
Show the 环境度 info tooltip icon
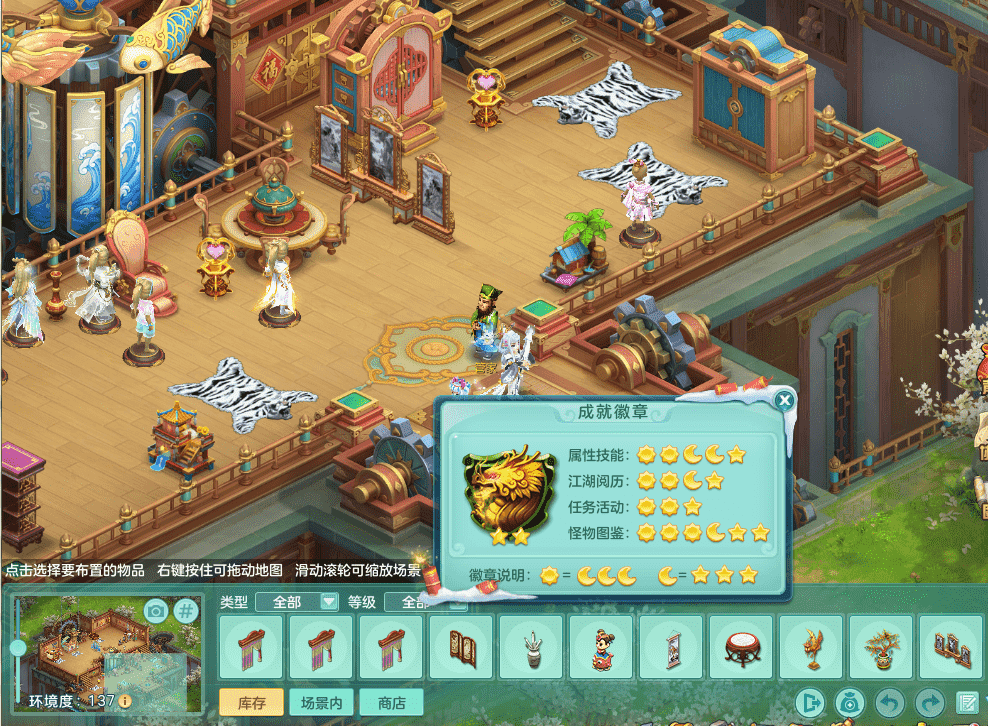point(125,701)
